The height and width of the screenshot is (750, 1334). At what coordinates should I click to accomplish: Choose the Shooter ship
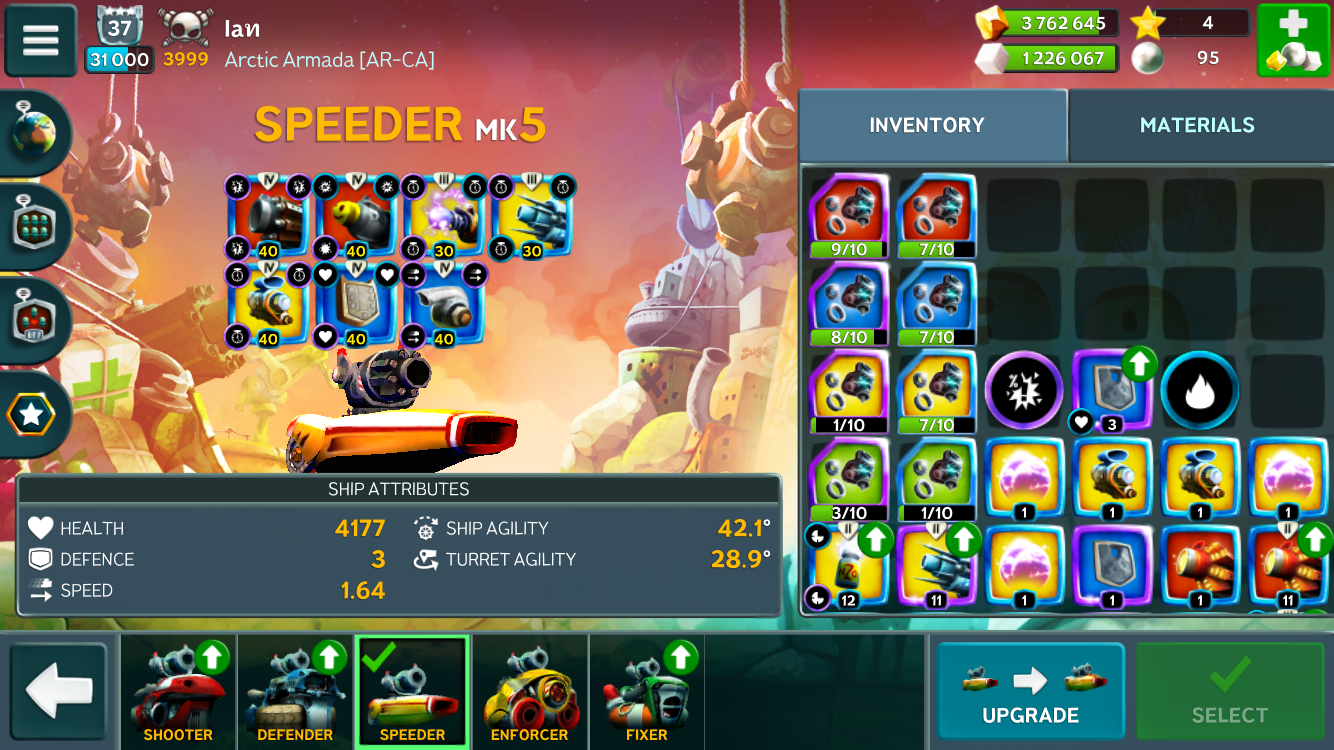(178, 692)
